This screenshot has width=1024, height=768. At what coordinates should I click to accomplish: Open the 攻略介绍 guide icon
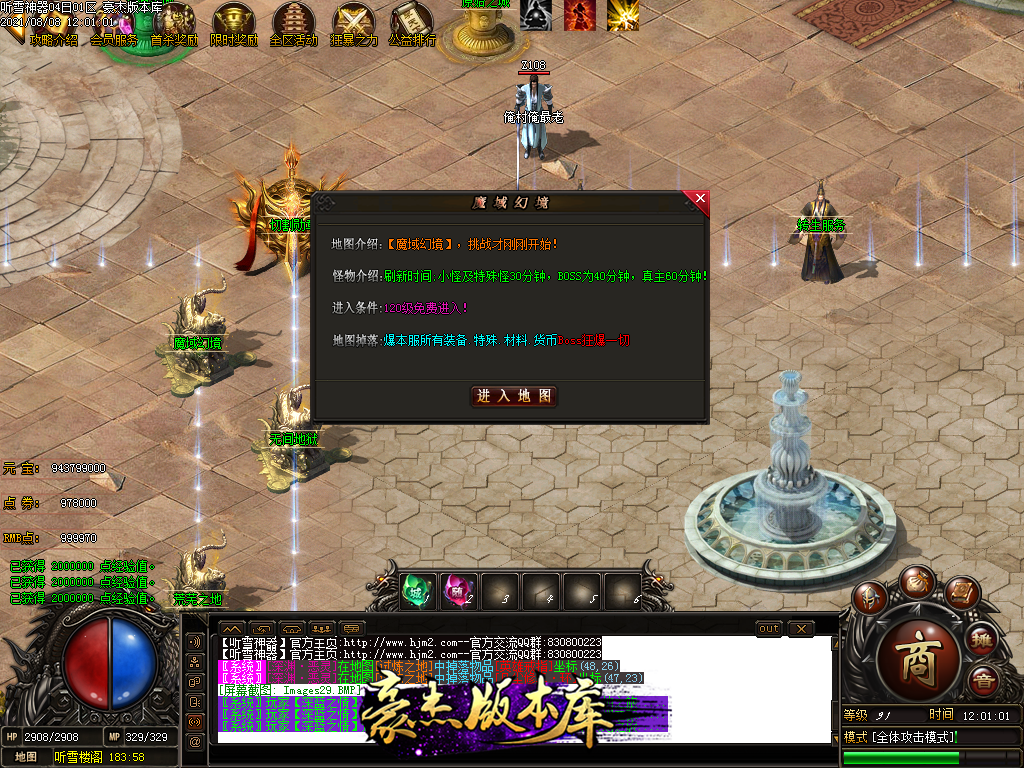tap(52, 38)
